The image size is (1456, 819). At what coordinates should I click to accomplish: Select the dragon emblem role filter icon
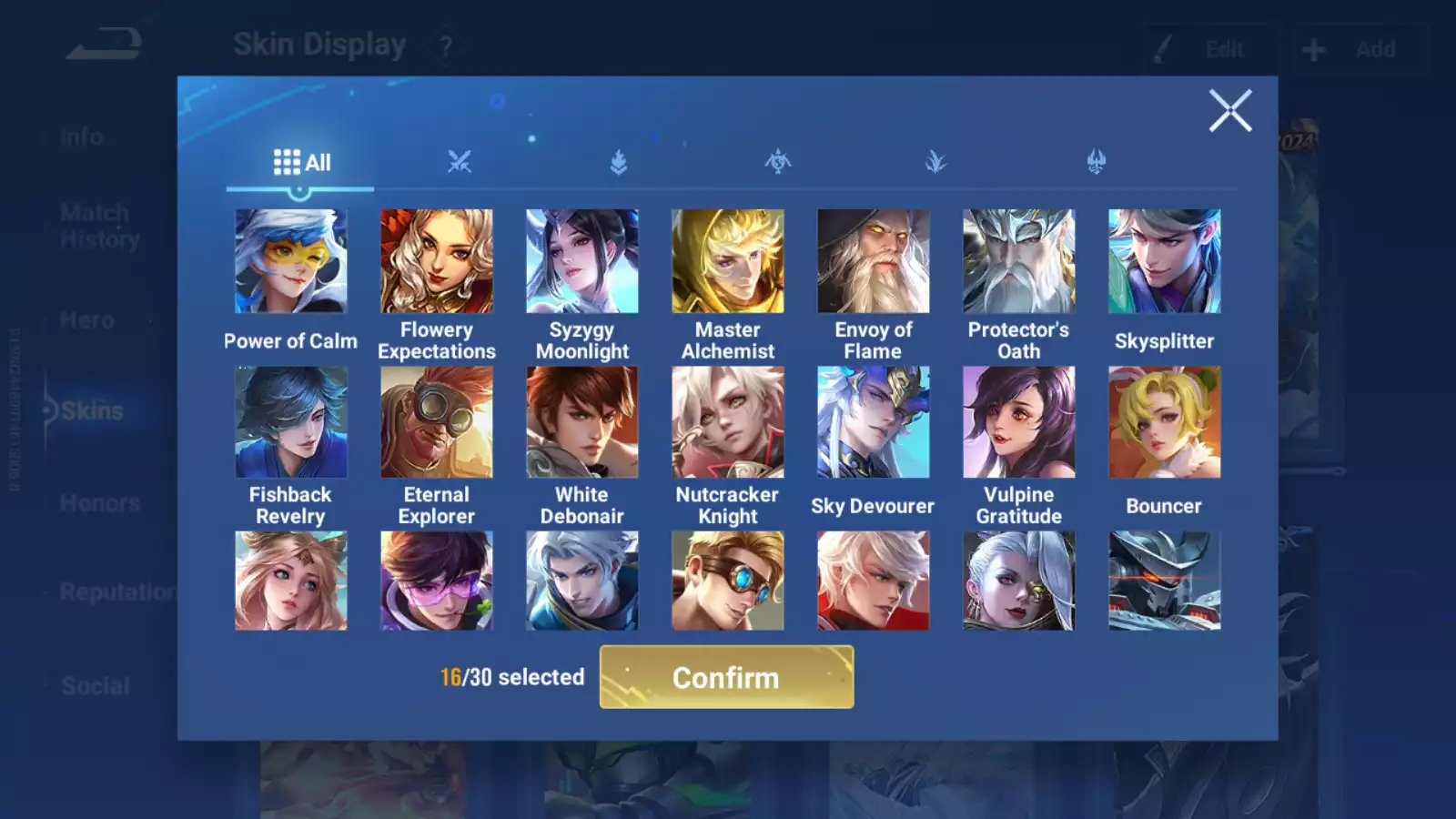tap(778, 159)
